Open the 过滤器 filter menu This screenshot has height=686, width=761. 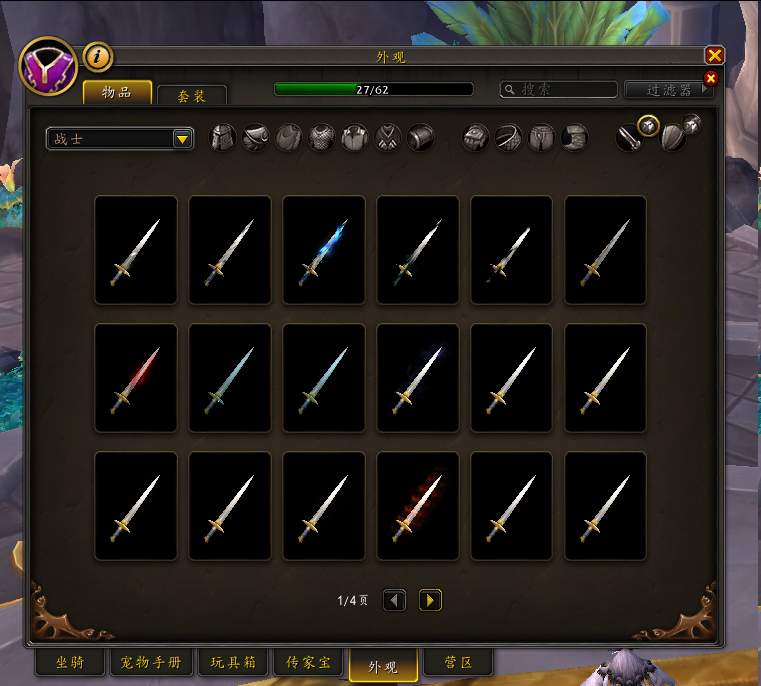[x=669, y=90]
